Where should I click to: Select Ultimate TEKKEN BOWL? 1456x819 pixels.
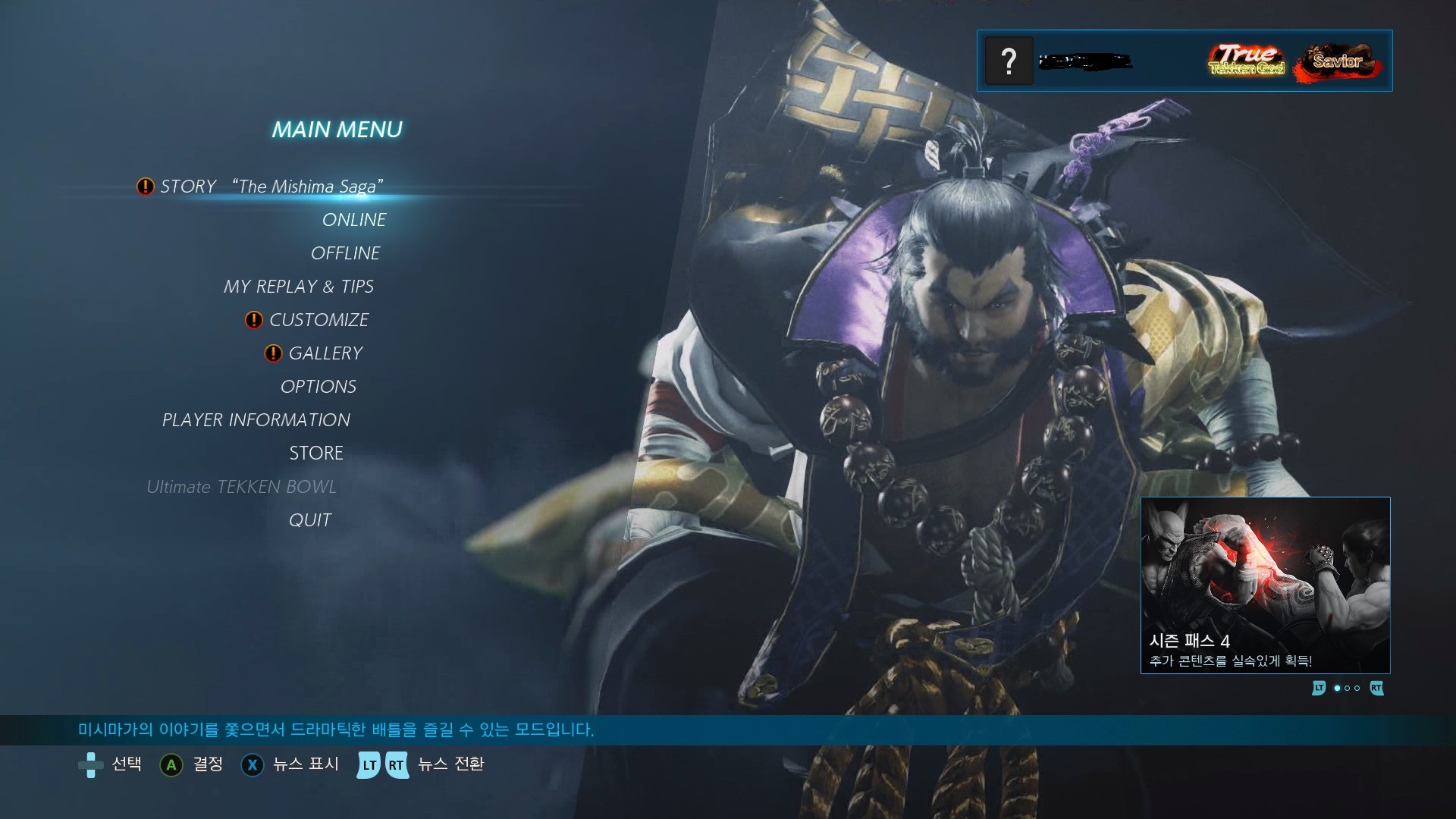(241, 487)
